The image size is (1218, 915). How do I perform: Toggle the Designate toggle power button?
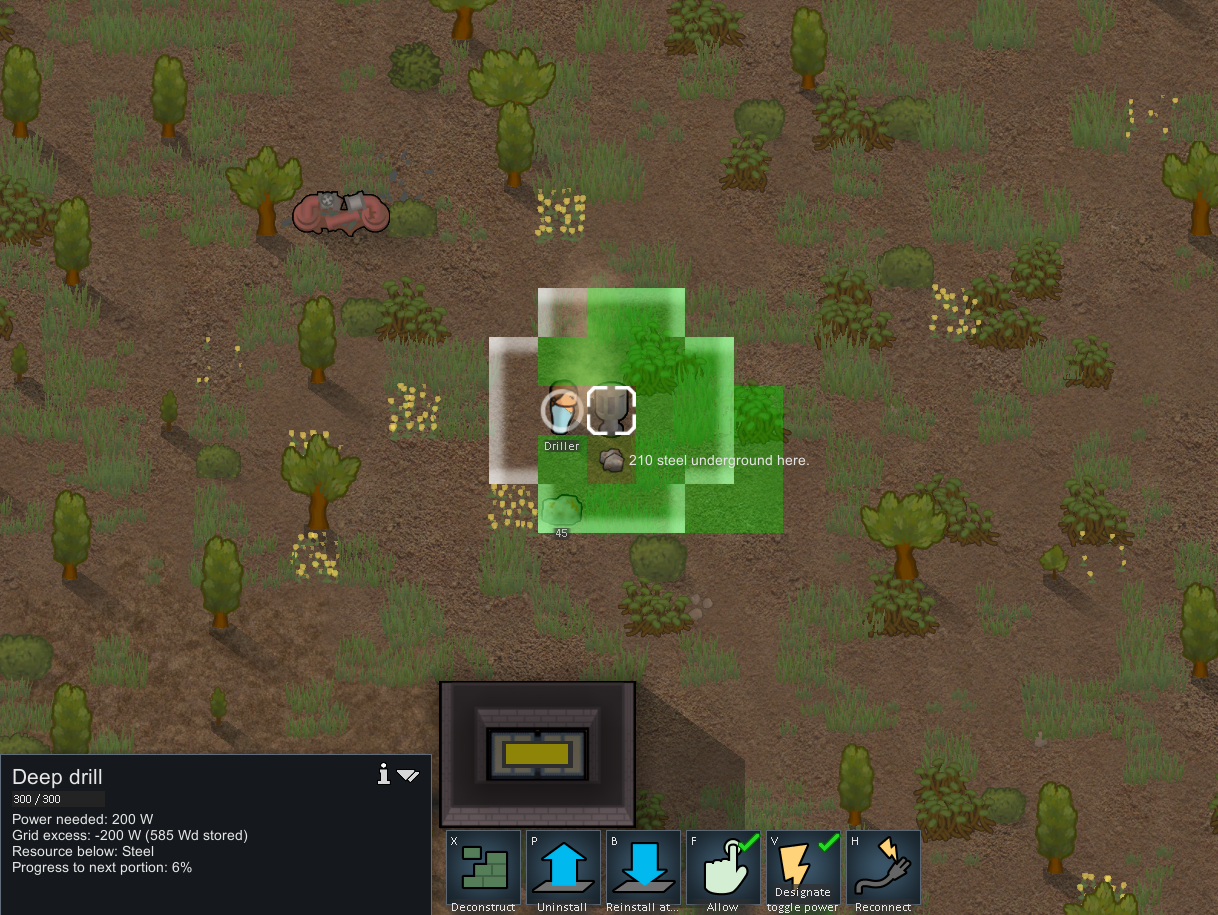[803, 868]
